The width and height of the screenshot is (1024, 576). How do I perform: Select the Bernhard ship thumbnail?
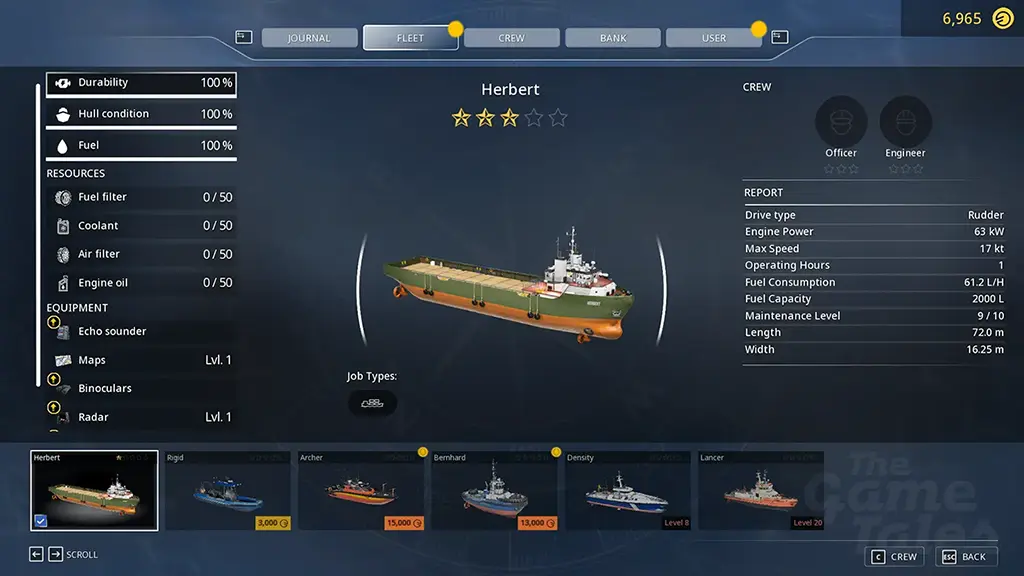click(x=495, y=491)
